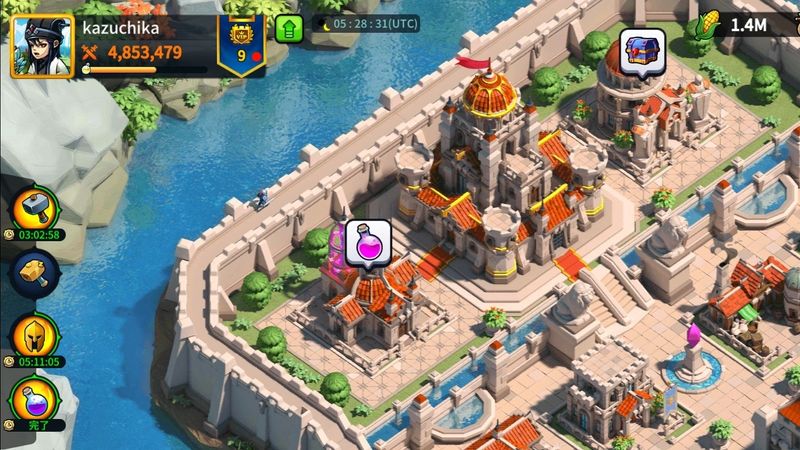Open the hammer build queue with timer
This screenshot has width=800, height=450.
tap(35, 208)
